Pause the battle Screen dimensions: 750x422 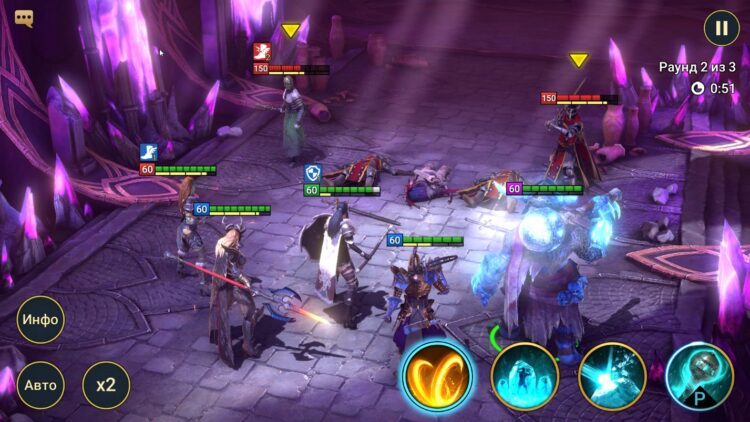(721, 28)
